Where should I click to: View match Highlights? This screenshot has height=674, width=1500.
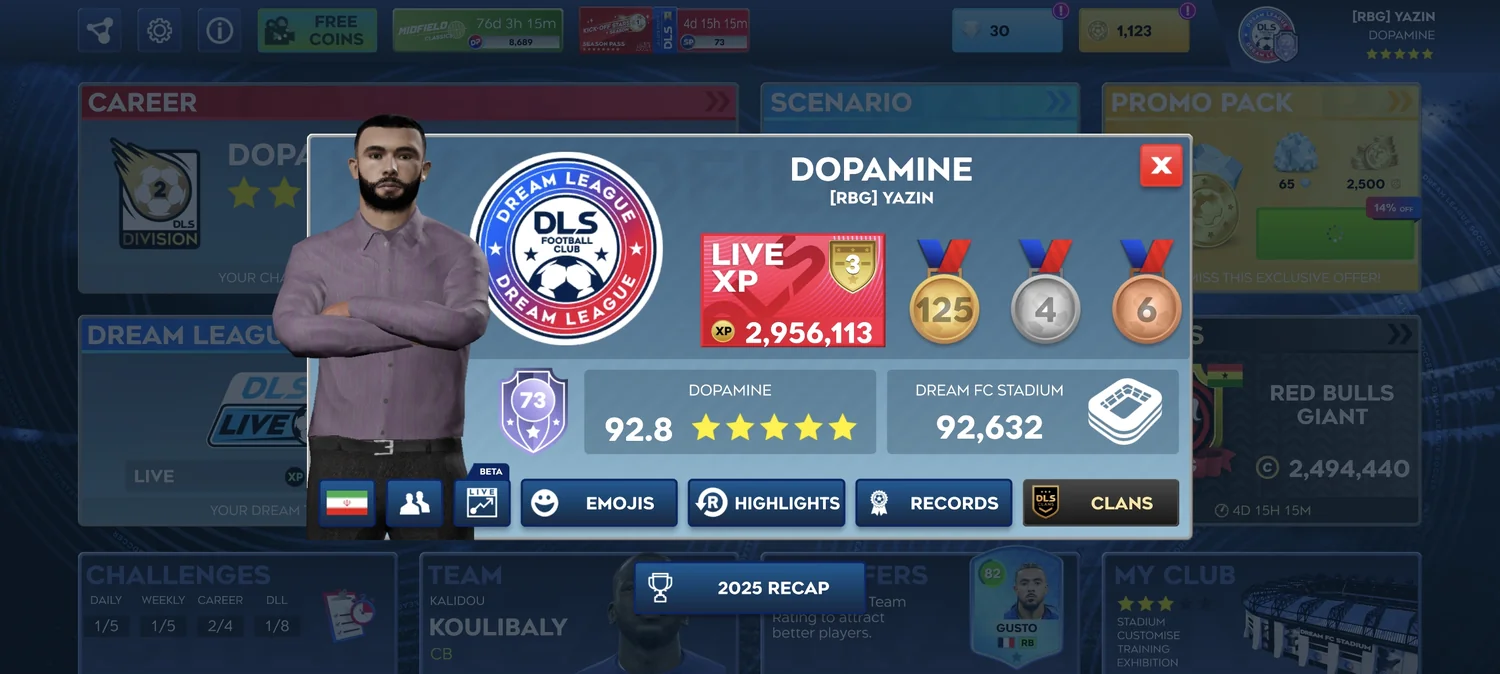(x=767, y=503)
